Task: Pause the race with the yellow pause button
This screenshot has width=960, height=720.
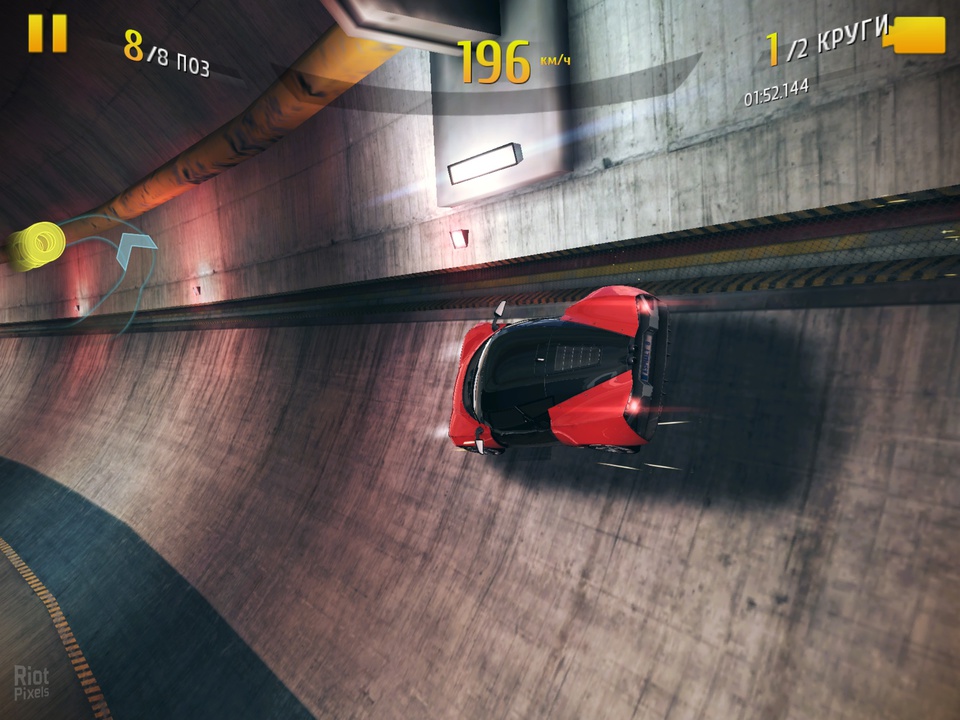Action: pos(47,34)
